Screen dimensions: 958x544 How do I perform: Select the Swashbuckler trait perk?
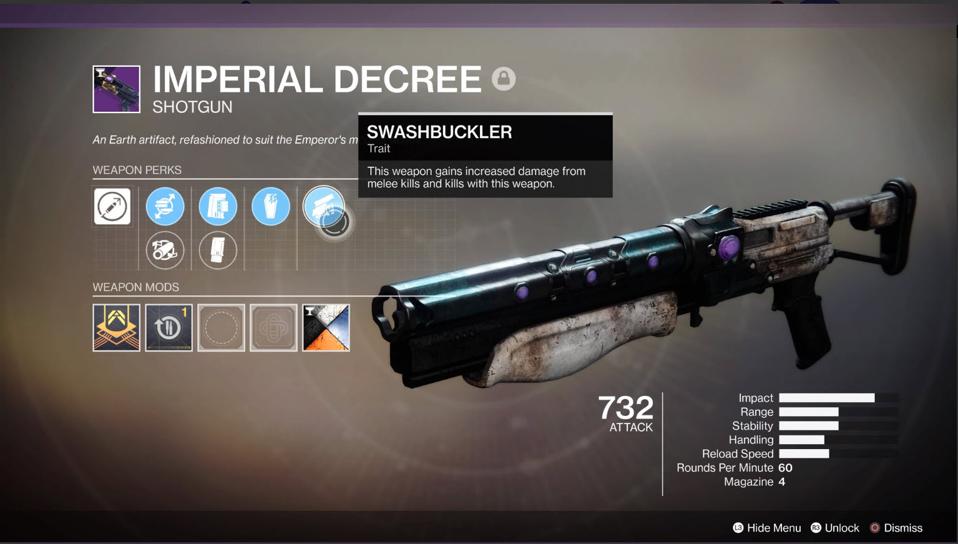(x=323, y=207)
